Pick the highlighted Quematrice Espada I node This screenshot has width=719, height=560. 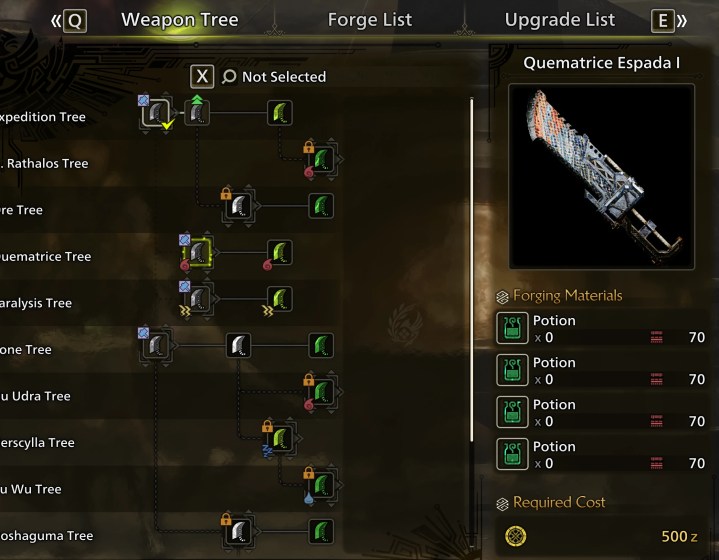pos(199,254)
